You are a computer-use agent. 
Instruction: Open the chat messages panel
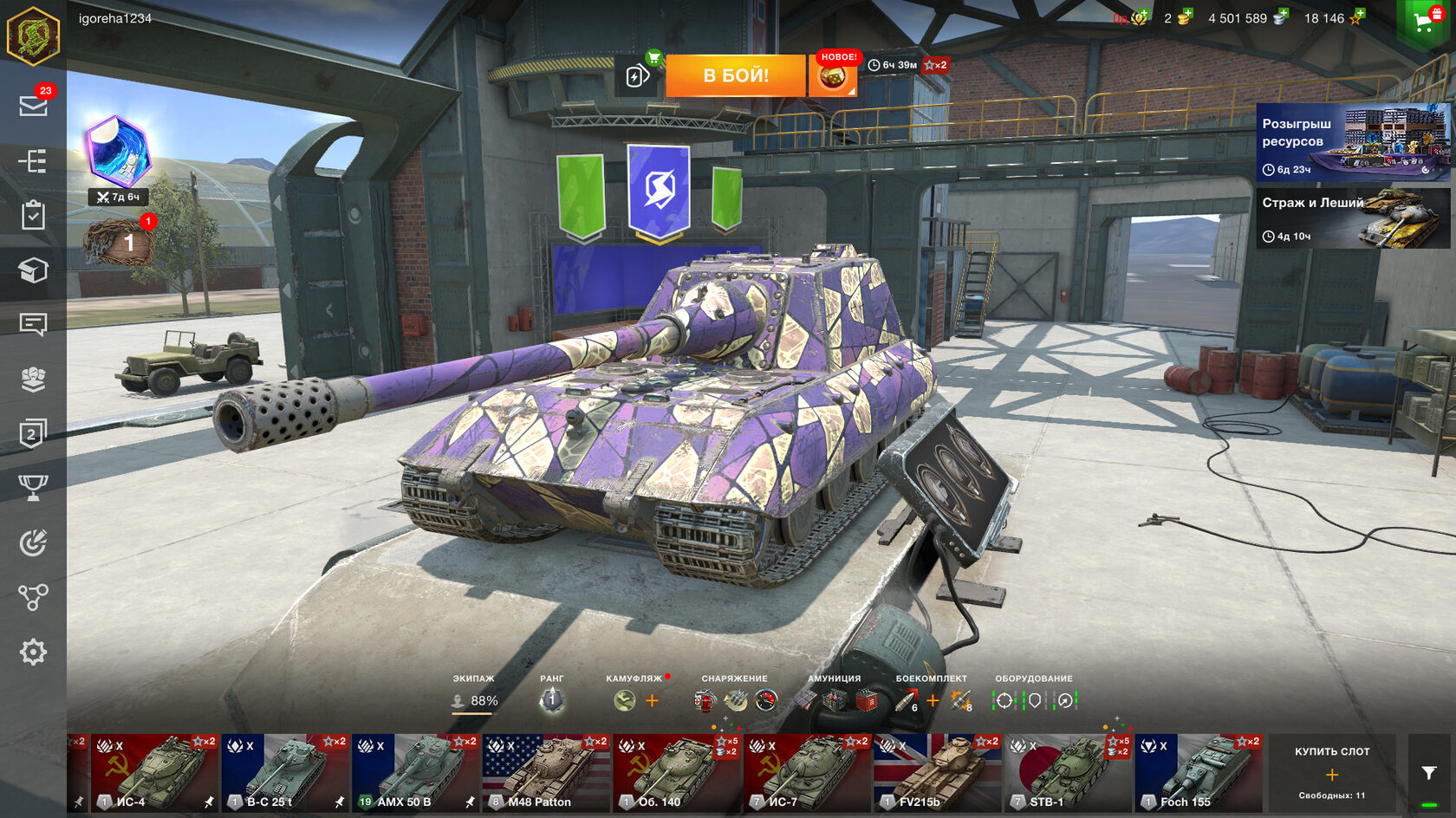[x=33, y=324]
